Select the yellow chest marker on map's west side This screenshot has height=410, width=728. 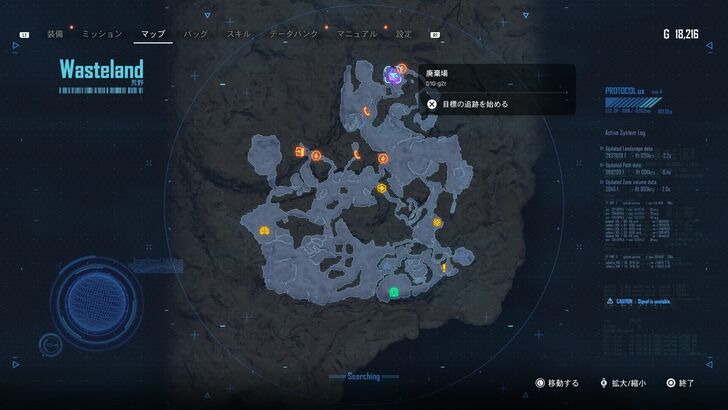pyautogui.click(x=264, y=230)
